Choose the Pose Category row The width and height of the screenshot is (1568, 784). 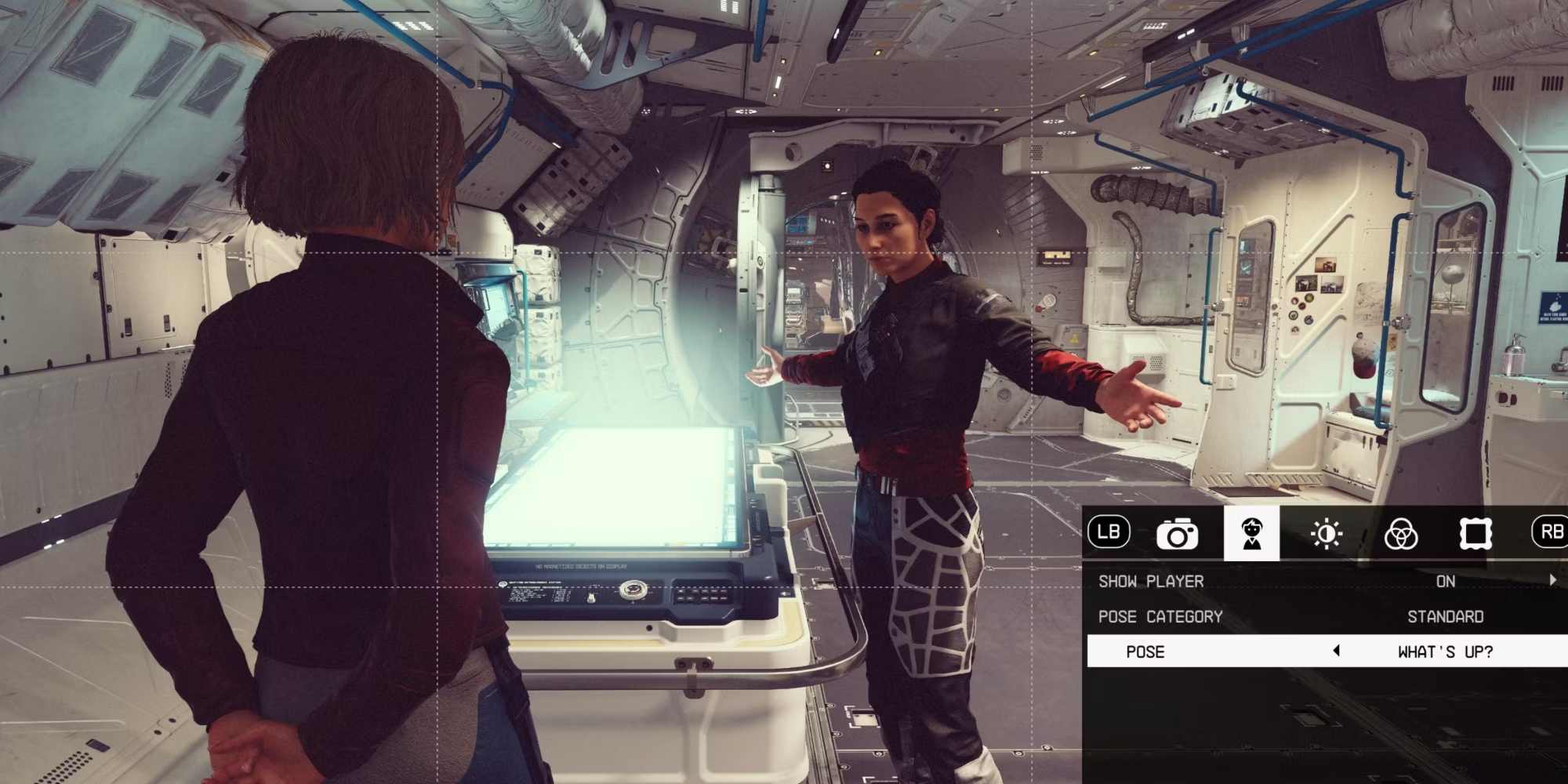(x=1325, y=617)
